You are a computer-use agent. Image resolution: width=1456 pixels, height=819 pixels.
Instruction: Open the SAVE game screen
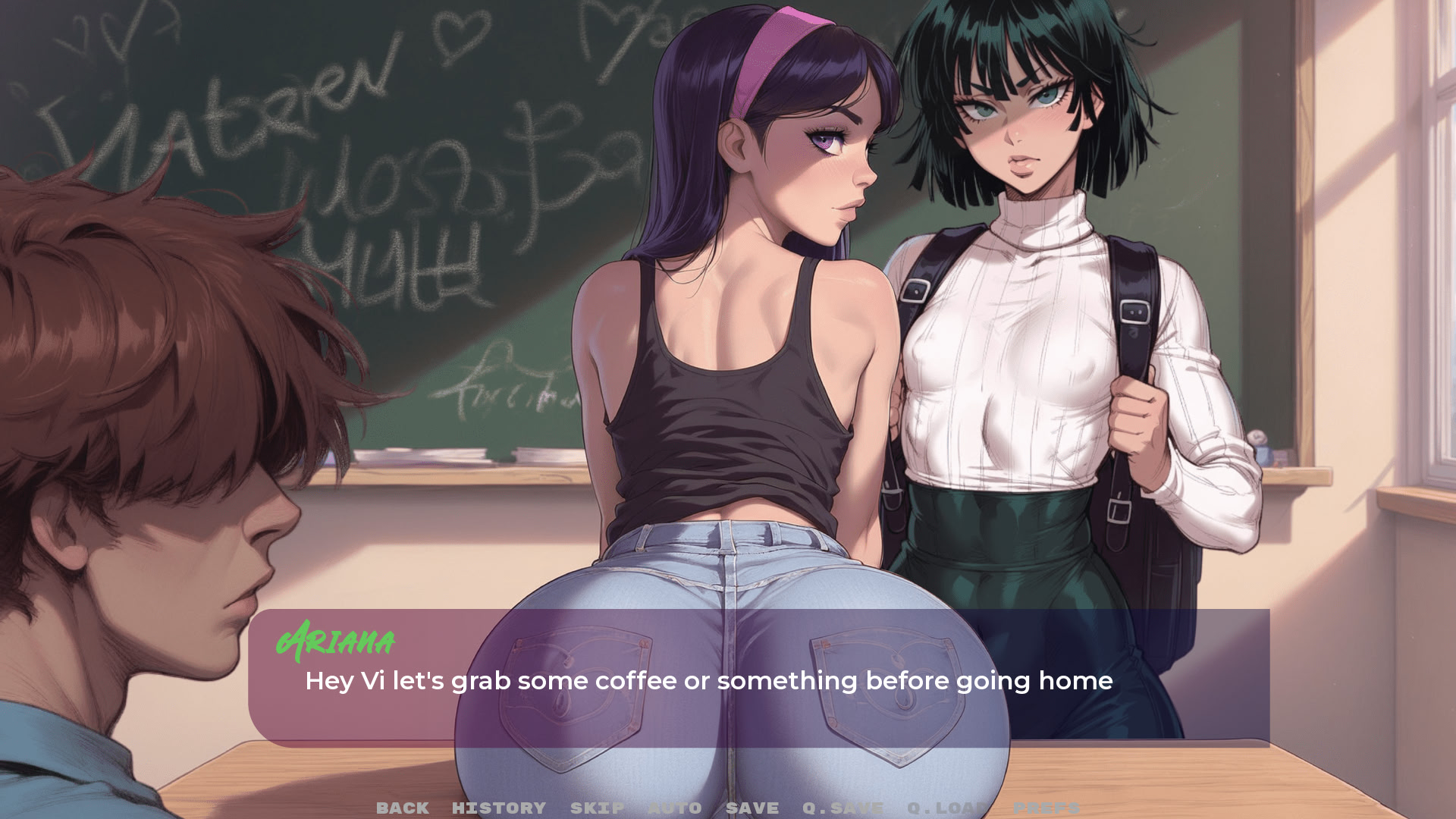[x=753, y=808]
